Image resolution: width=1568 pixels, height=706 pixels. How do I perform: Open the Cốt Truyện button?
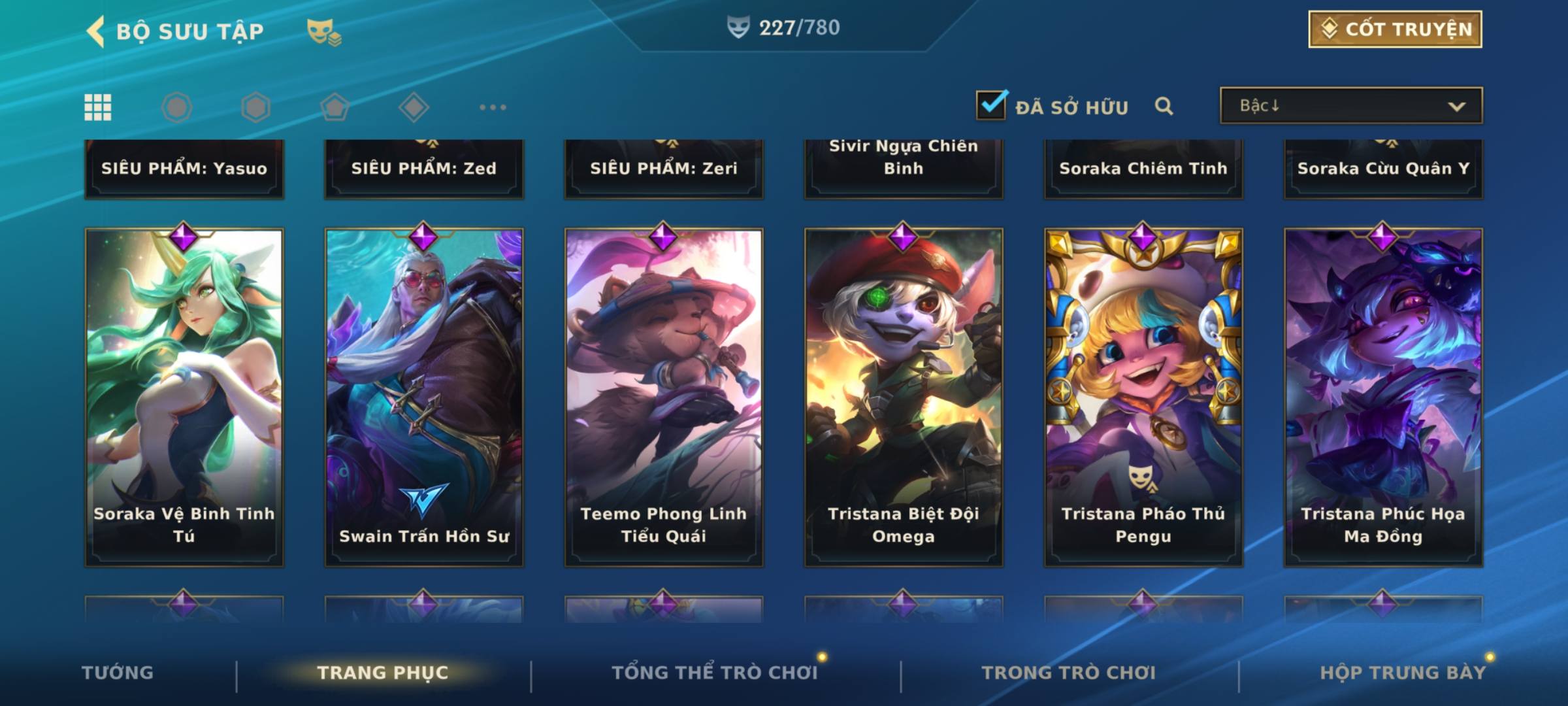[1395, 29]
